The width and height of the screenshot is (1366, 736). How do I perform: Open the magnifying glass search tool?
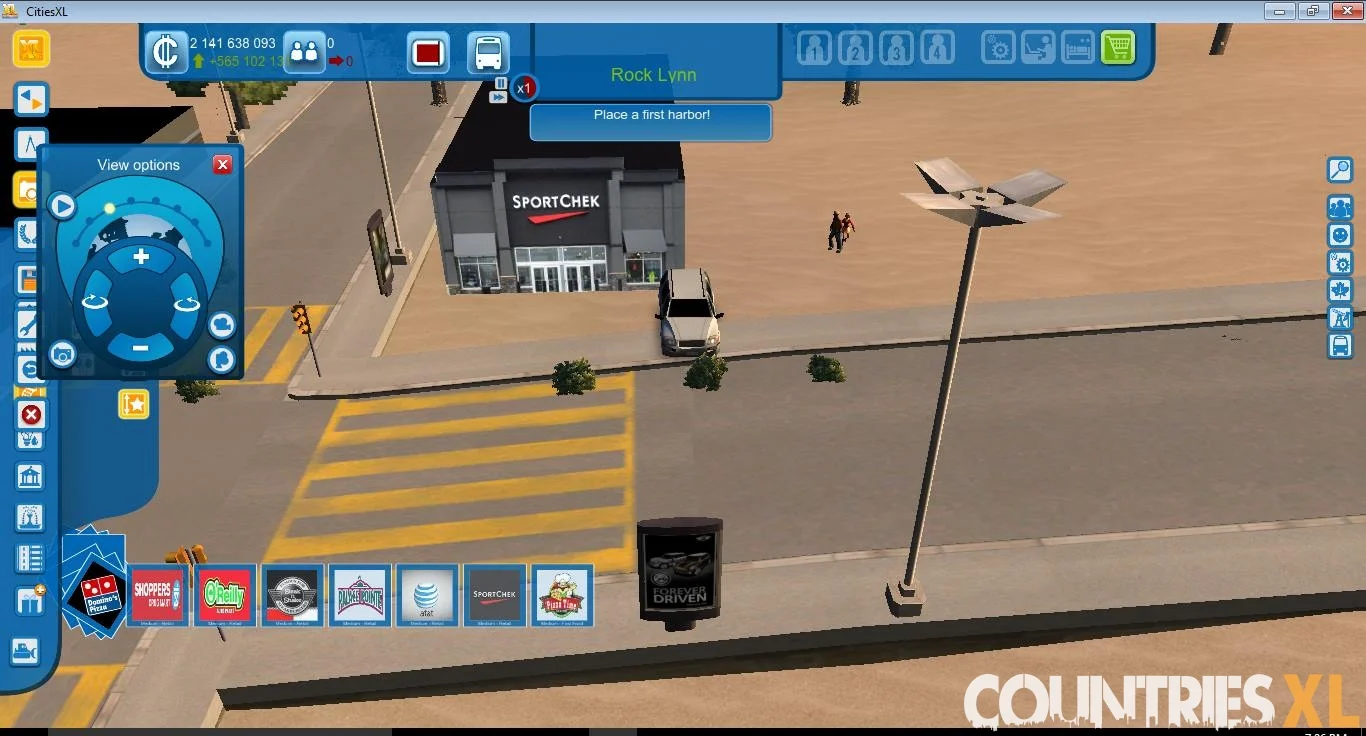[1340, 169]
